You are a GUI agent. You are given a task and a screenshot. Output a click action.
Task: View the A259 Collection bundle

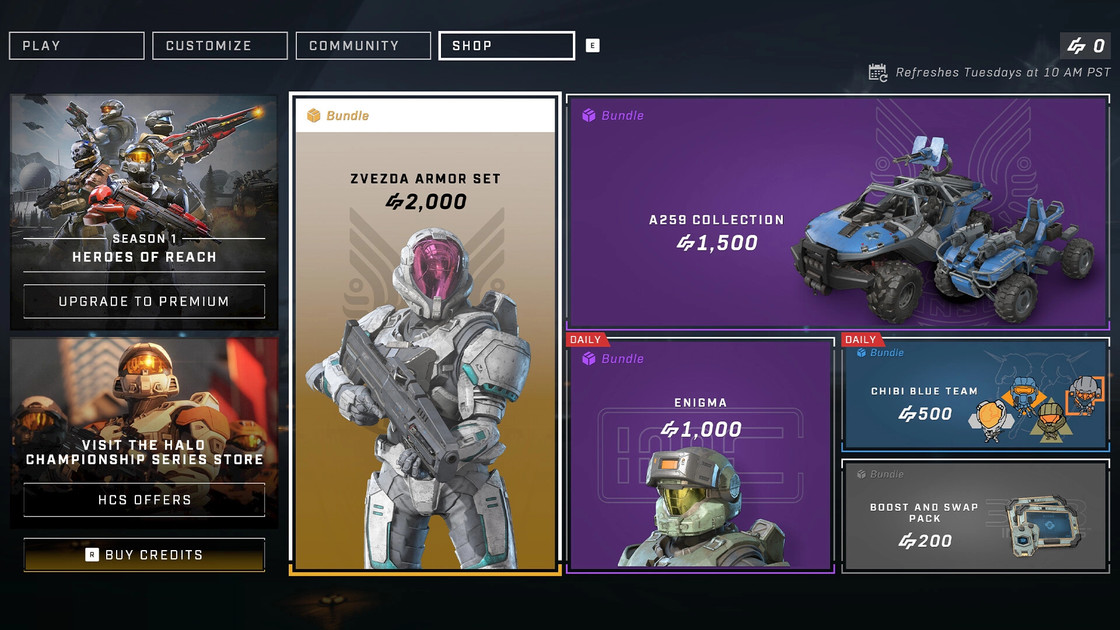point(838,213)
